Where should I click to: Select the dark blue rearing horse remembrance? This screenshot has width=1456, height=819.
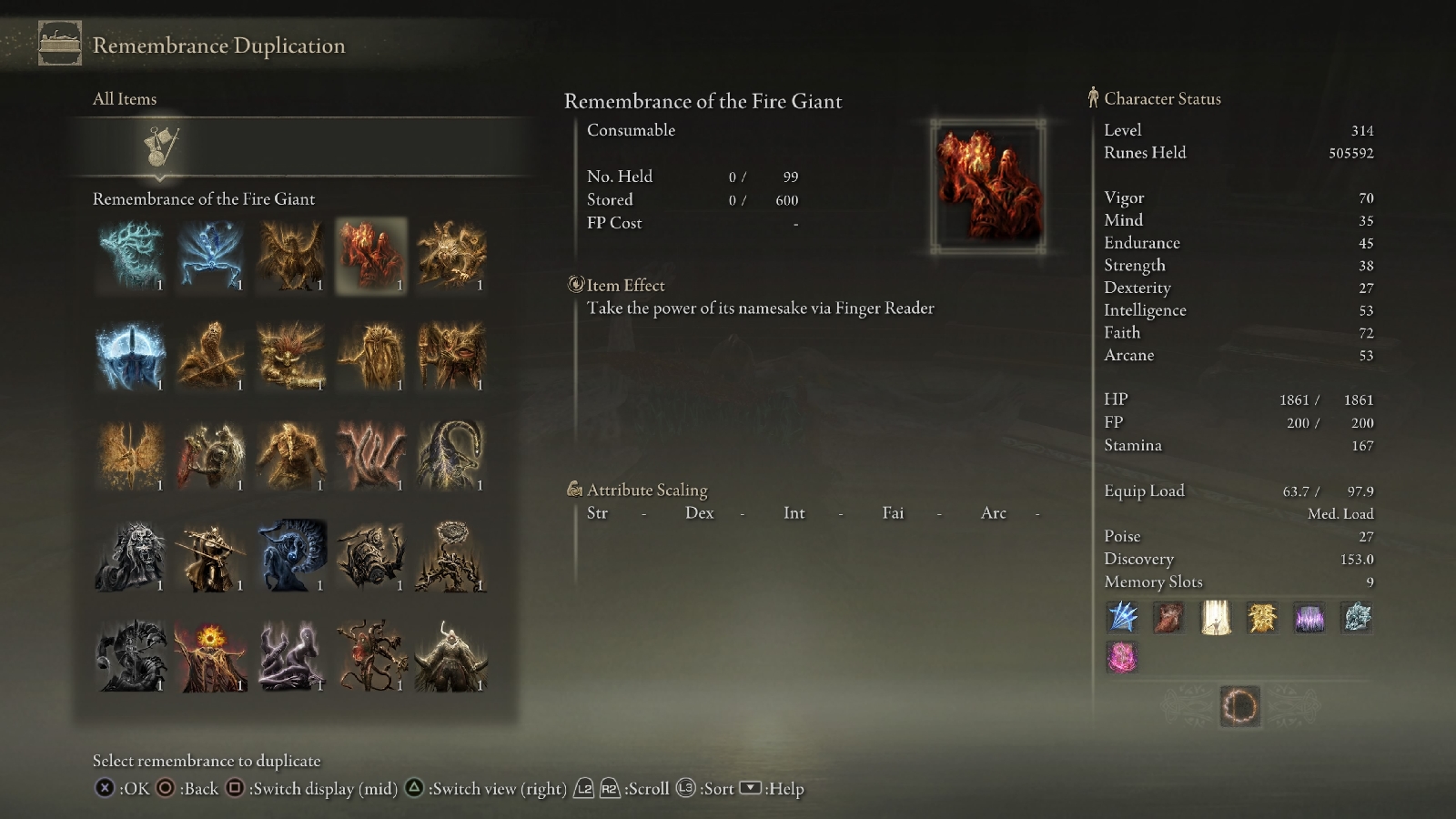click(x=290, y=556)
